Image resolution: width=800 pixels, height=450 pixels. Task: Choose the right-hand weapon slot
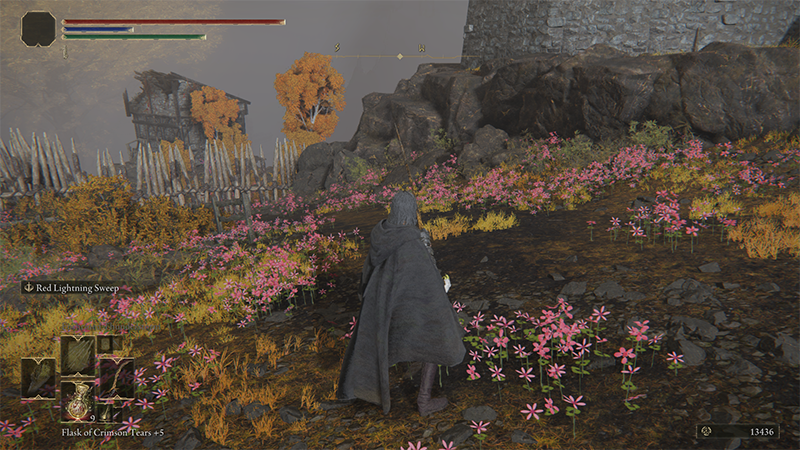(116, 378)
